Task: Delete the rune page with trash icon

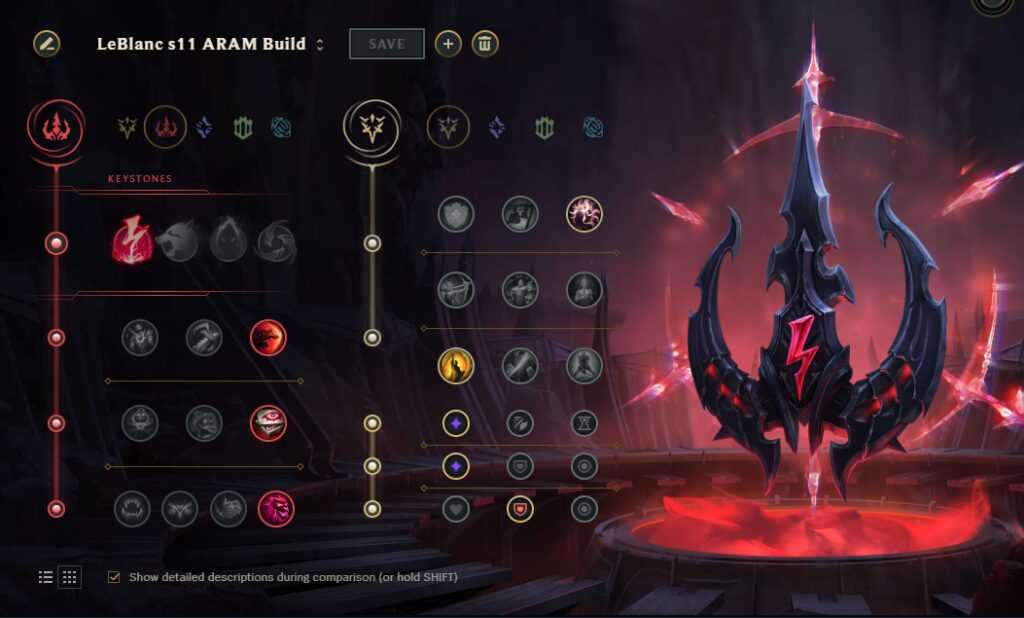Action: tap(485, 44)
